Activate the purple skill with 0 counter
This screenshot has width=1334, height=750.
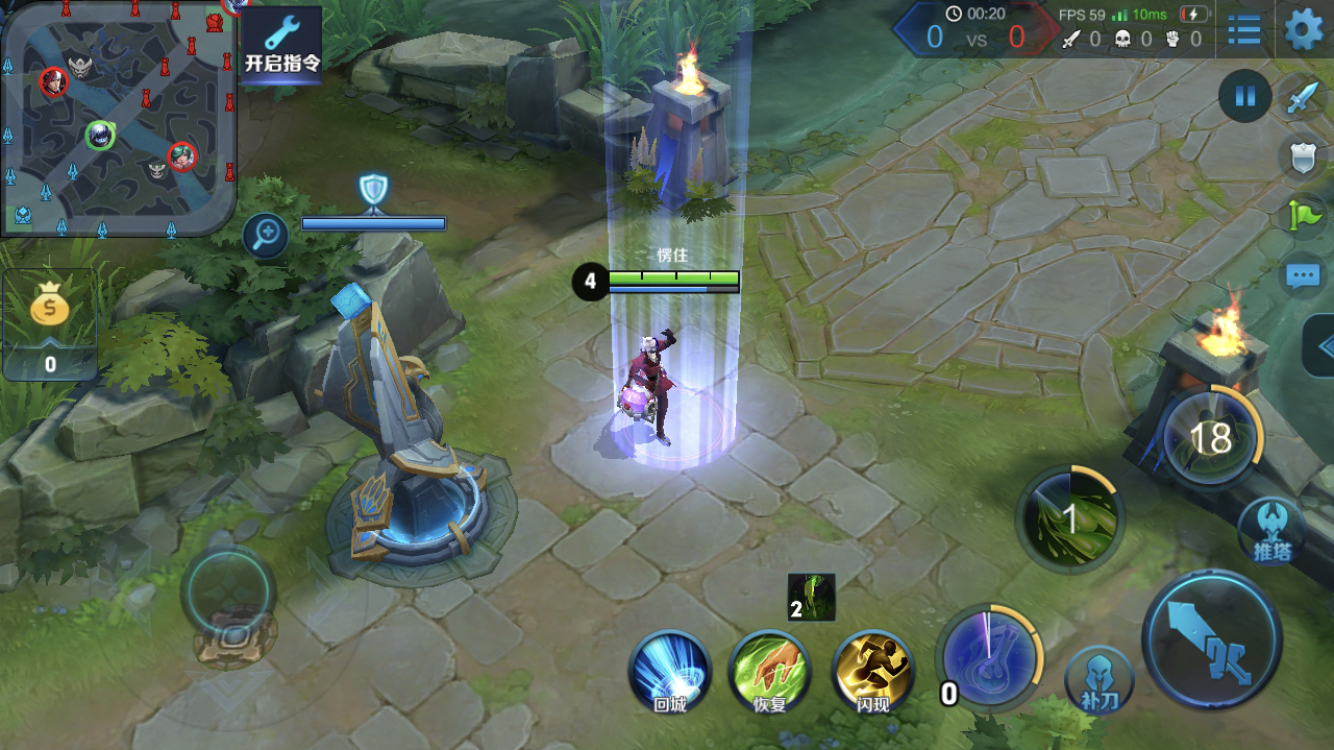pos(989,656)
